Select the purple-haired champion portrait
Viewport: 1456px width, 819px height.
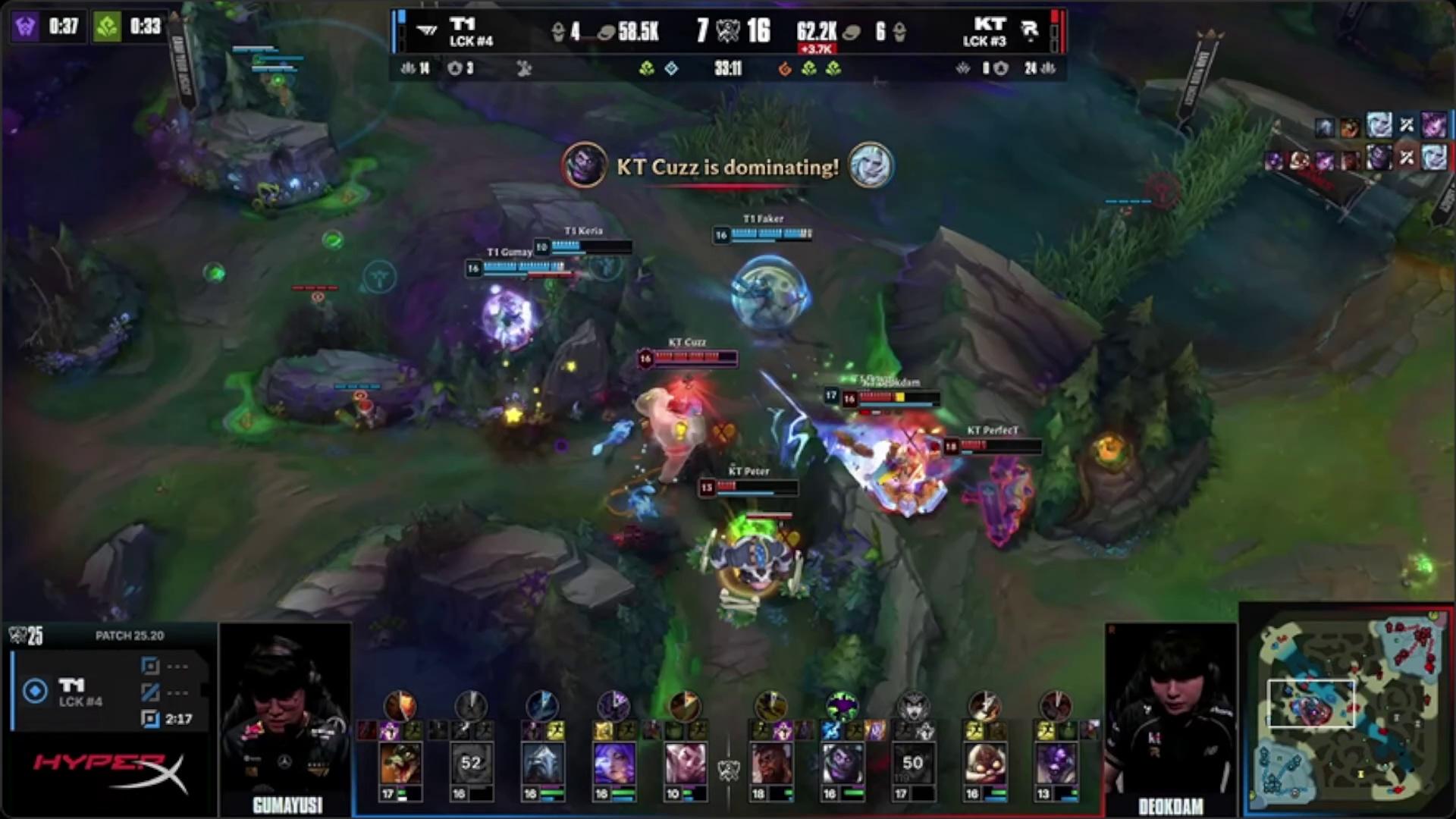coord(613,763)
